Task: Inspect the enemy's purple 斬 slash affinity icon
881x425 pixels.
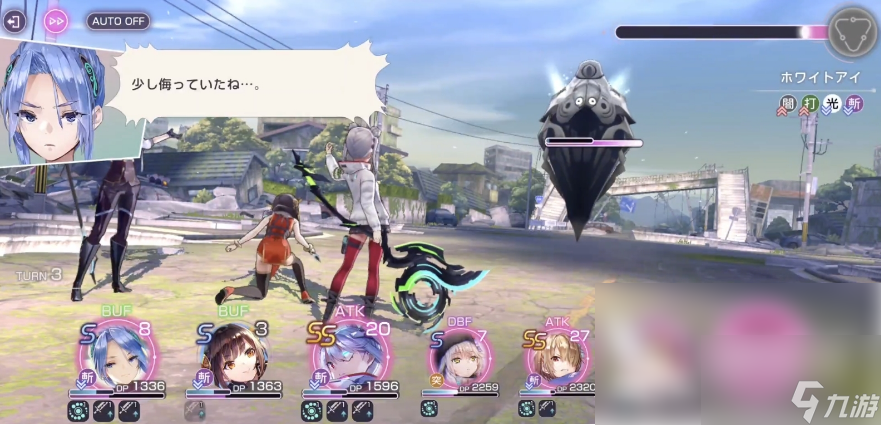Action: point(854,102)
